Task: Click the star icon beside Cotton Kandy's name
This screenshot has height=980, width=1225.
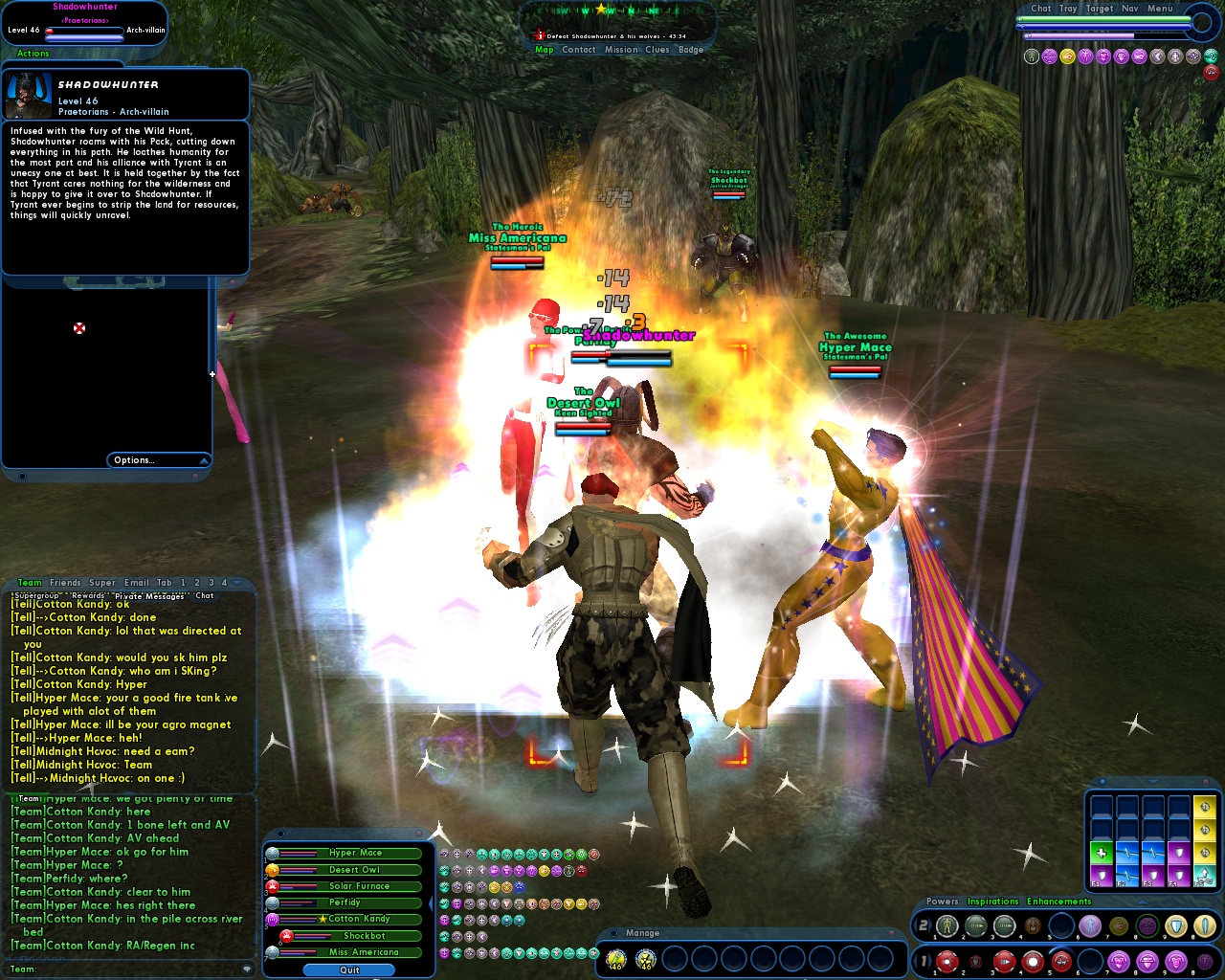Action: click(323, 919)
